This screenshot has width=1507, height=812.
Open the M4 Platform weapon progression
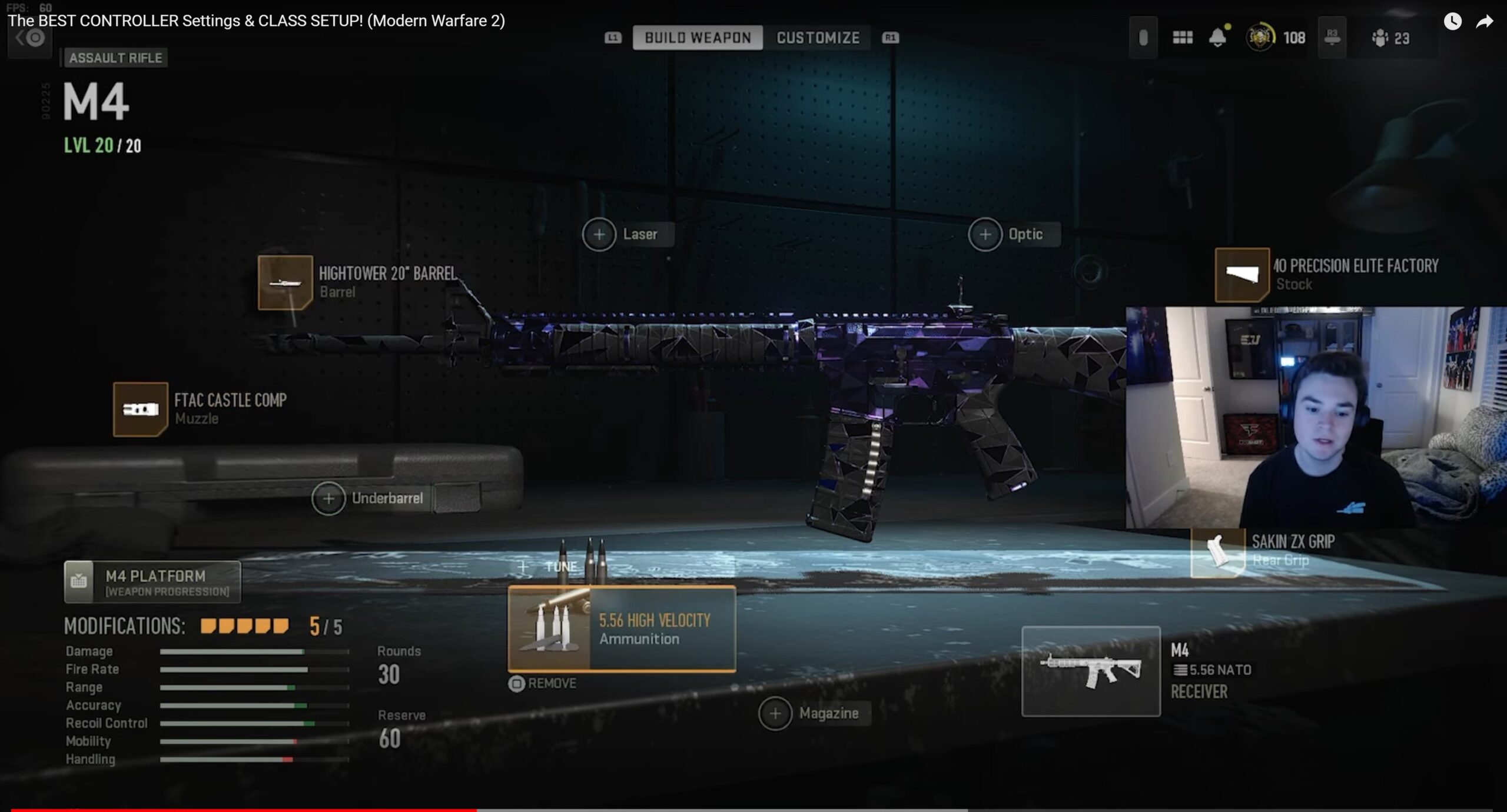(152, 582)
